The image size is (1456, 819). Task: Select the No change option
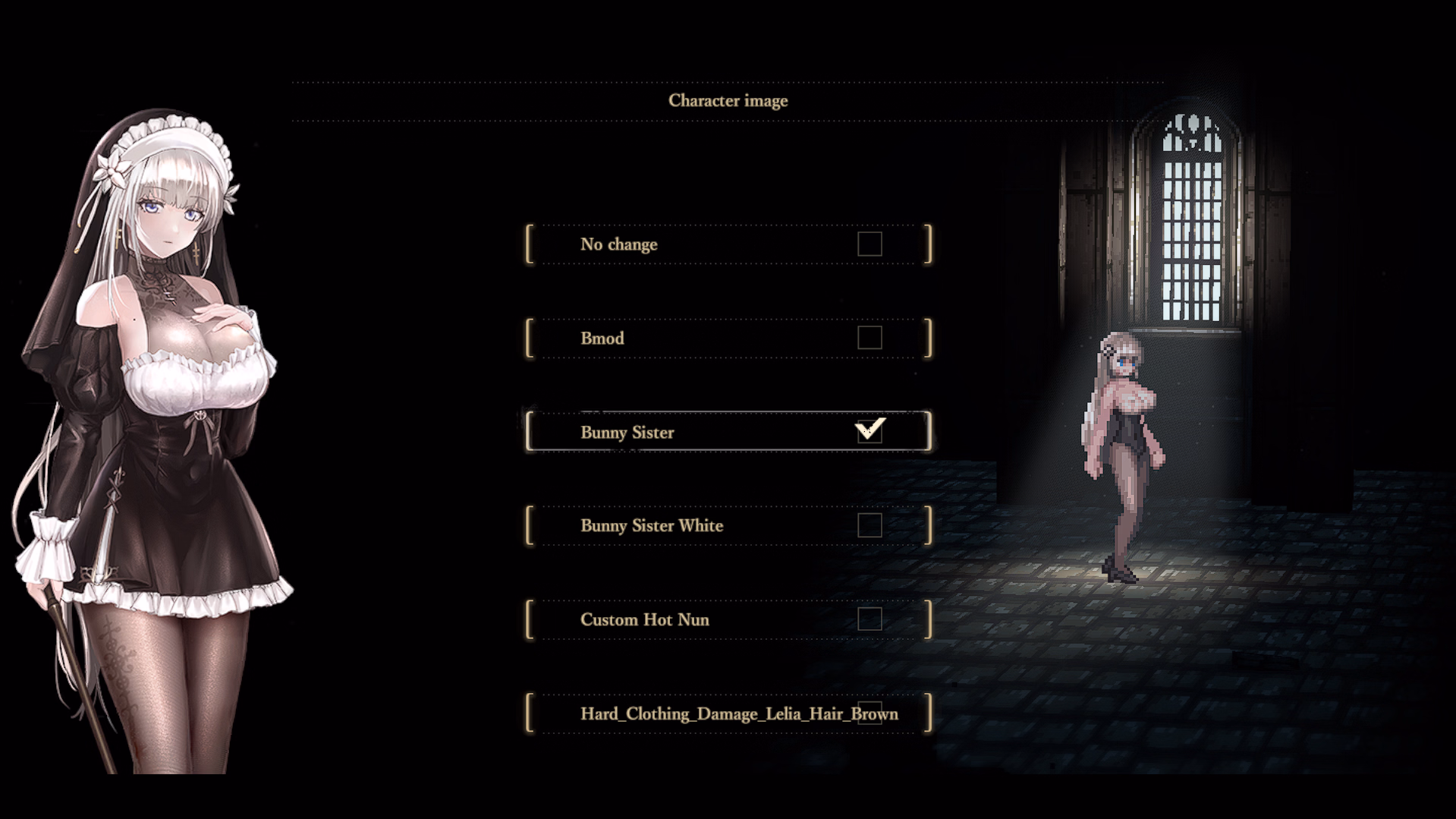(619, 244)
